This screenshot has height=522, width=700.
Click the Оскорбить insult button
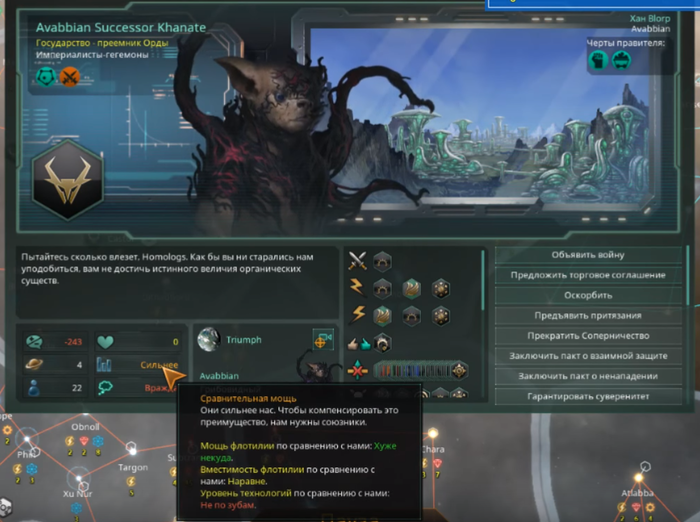[x=588, y=295]
